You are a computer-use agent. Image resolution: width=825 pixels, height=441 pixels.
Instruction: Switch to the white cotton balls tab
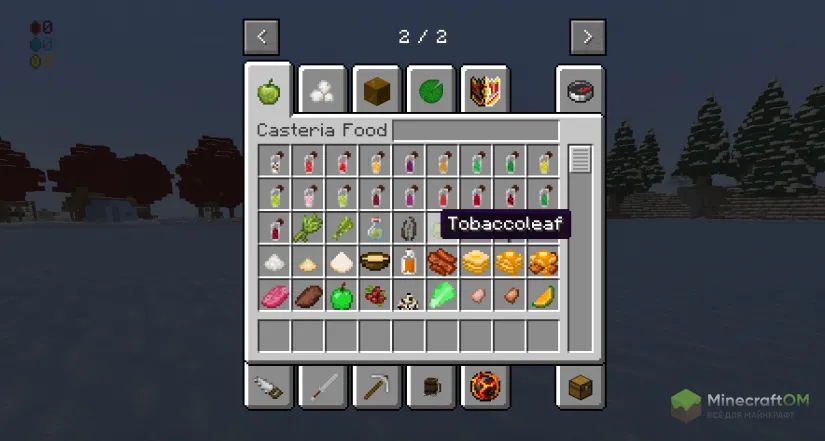point(323,91)
